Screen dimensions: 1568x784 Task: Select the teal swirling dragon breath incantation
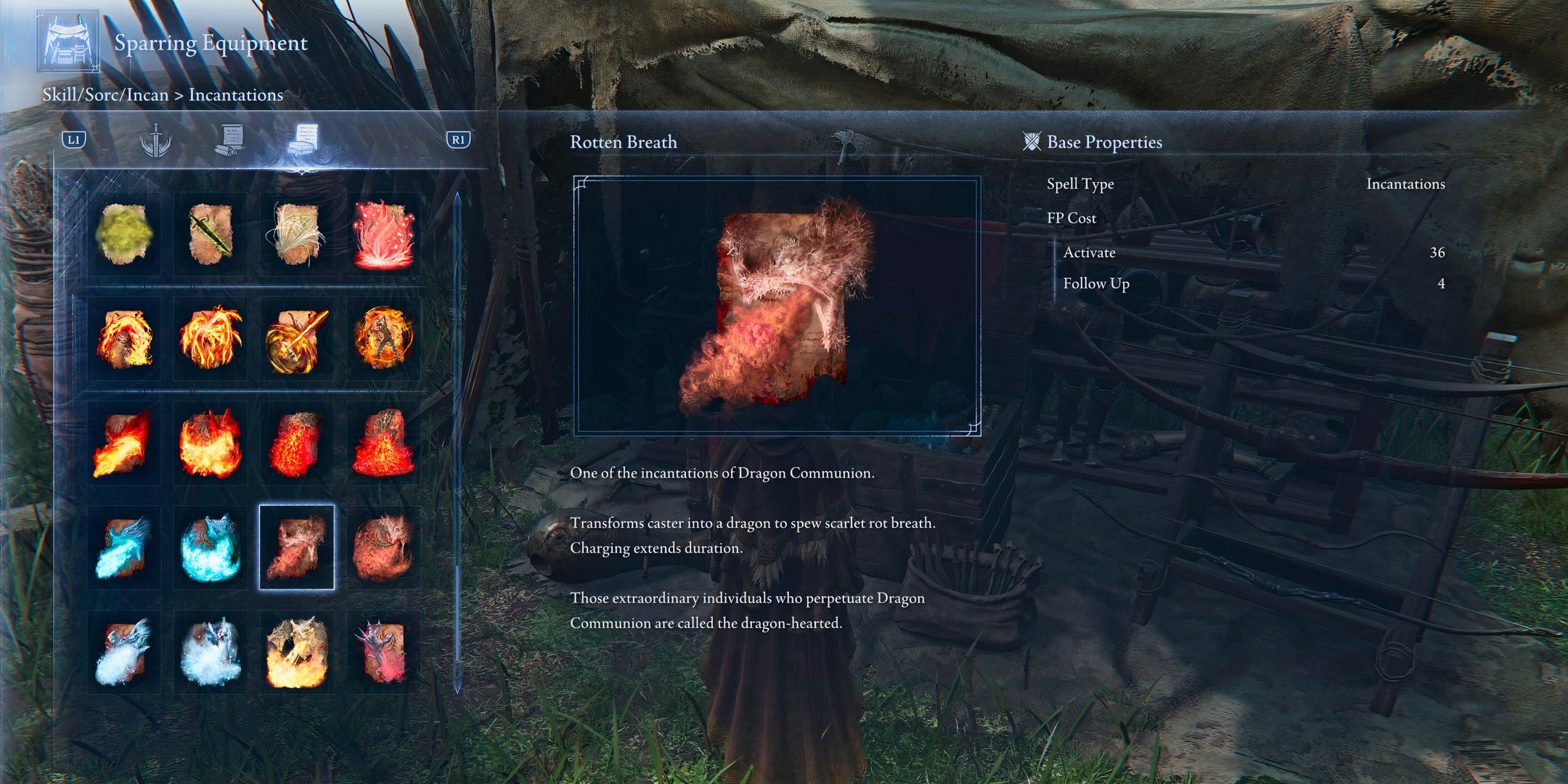tap(211, 548)
